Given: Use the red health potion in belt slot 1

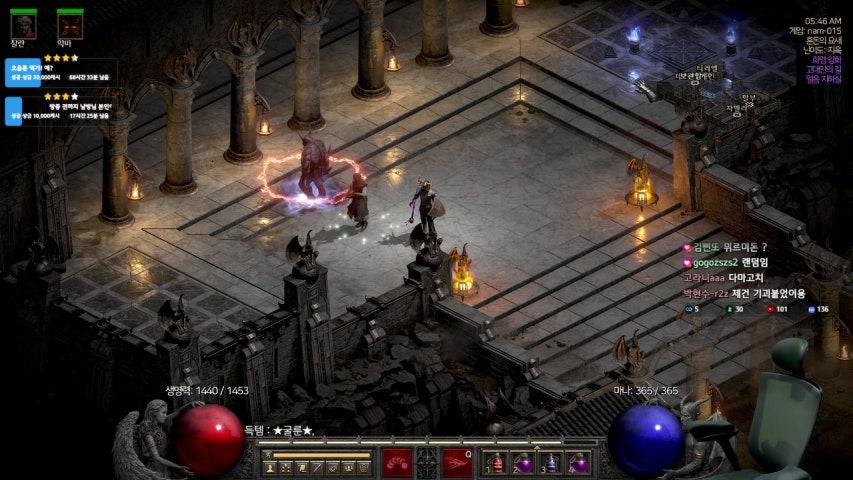Looking at the screenshot, I should point(497,463).
